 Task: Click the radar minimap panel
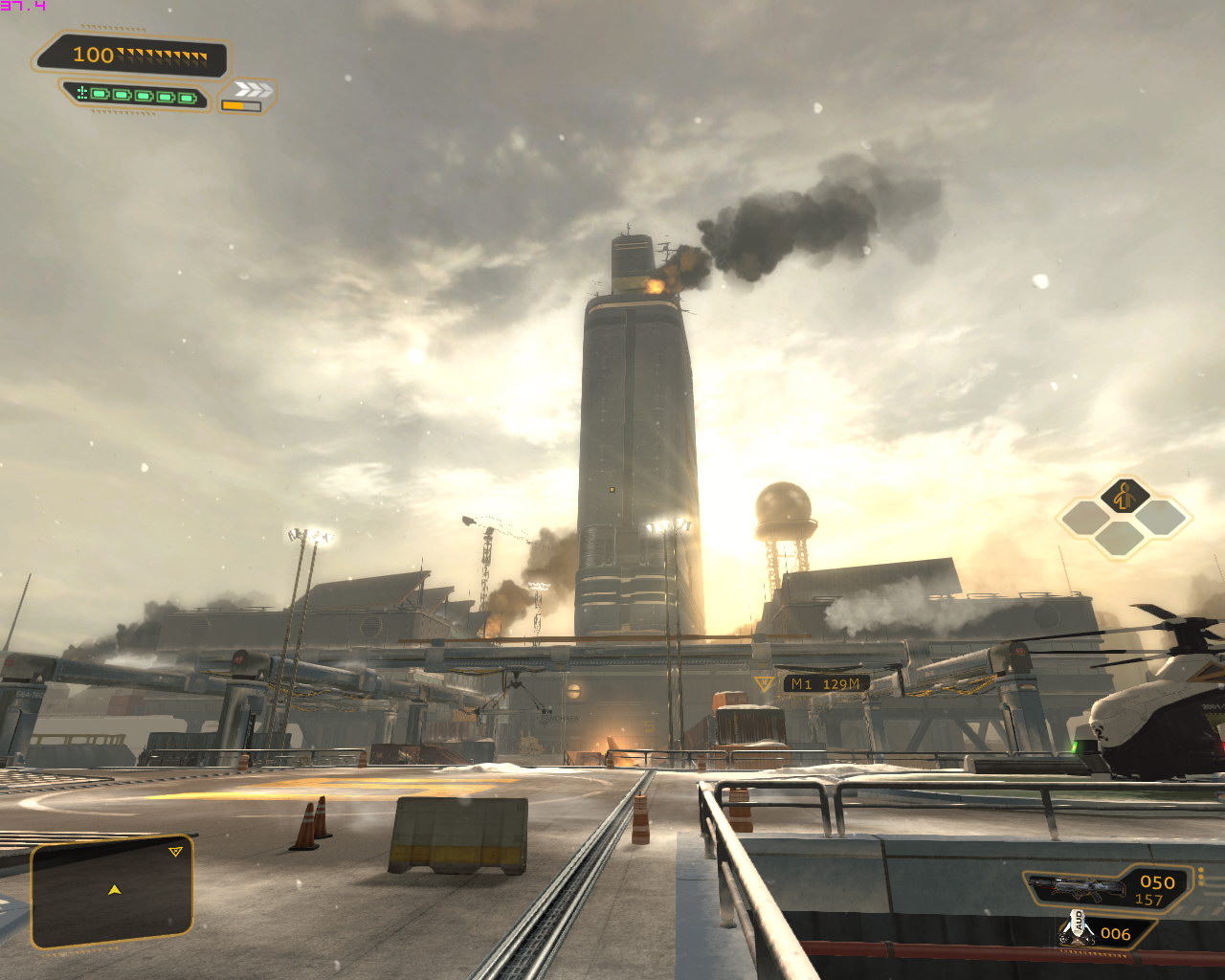(x=112, y=891)
